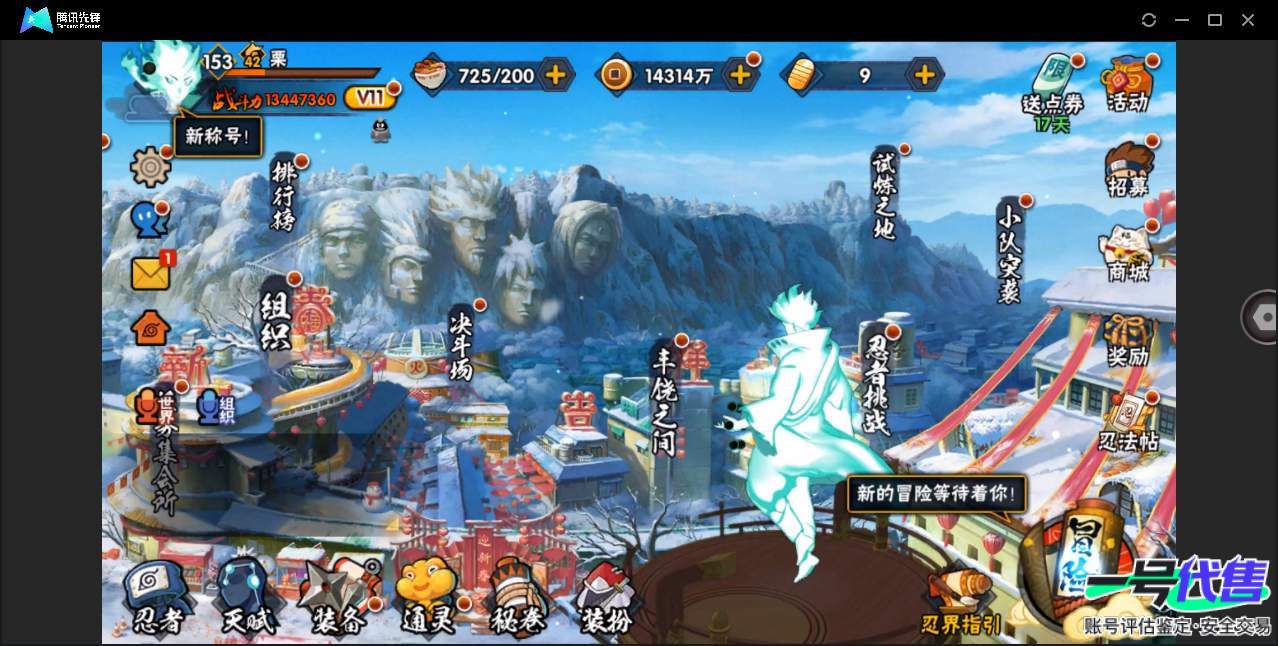
Task: Open the gear settings icon
Action: coord(151,166)
